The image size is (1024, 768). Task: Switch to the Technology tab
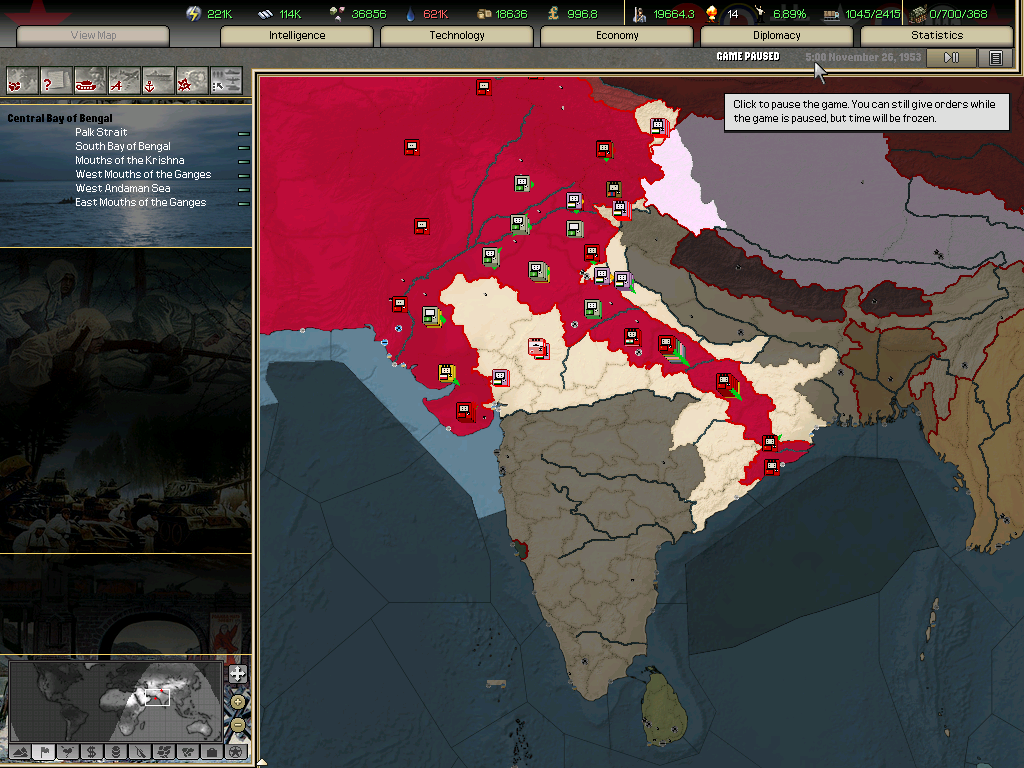point(457,36)
